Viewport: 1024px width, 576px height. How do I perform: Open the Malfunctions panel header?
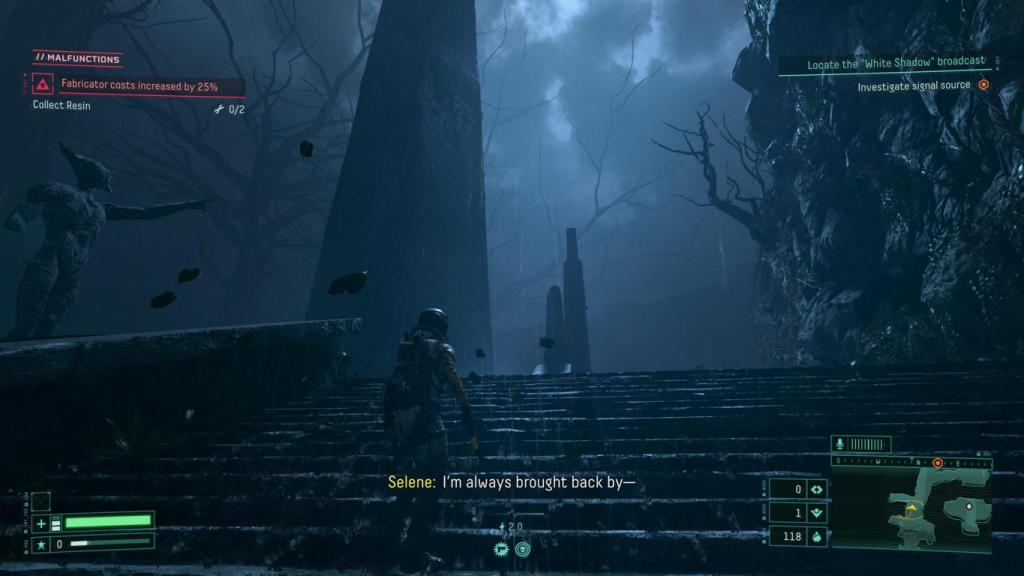[78, 58]
